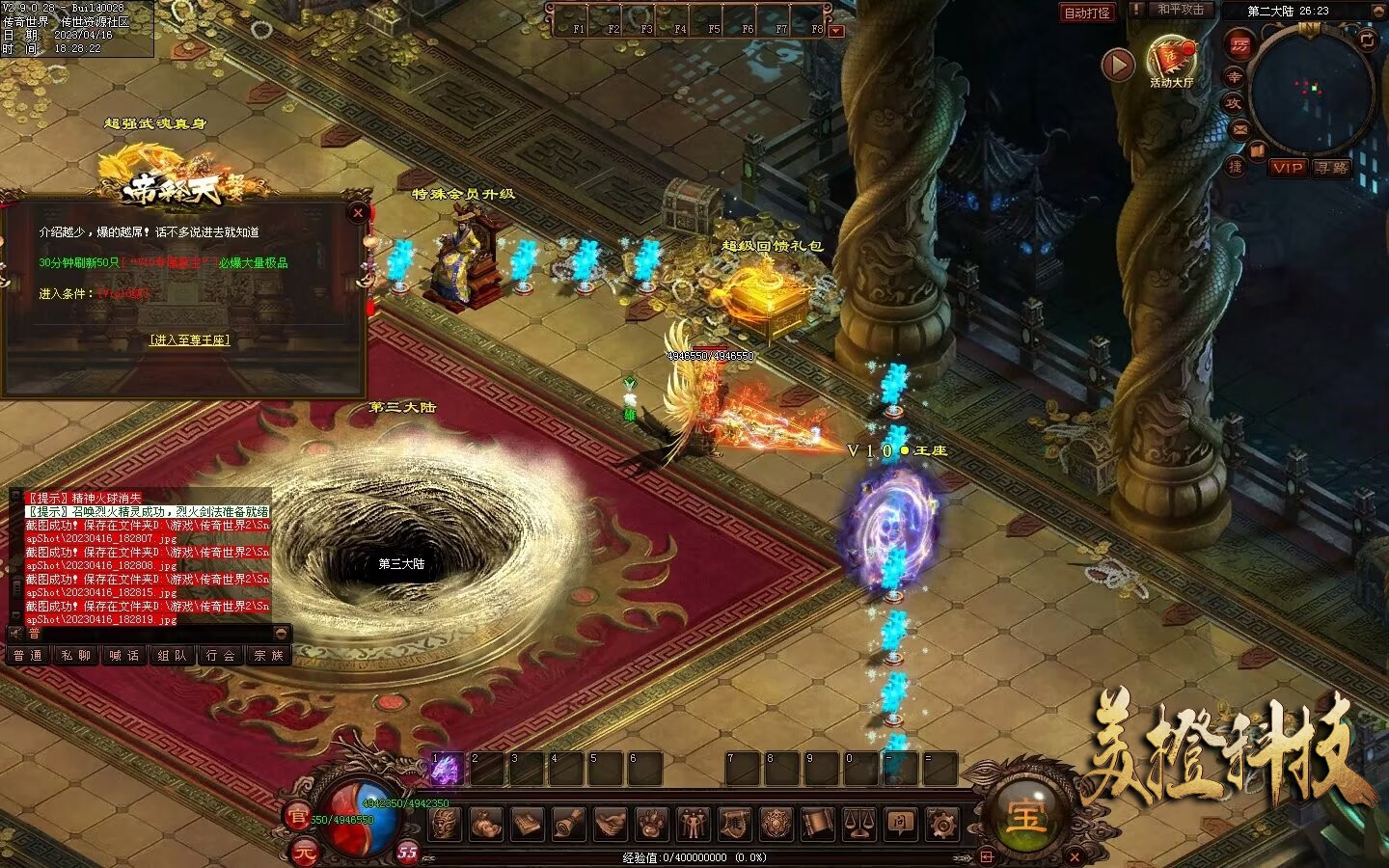
Task: Open the handshake icon in the menu bar
Action: pos(611,825)
